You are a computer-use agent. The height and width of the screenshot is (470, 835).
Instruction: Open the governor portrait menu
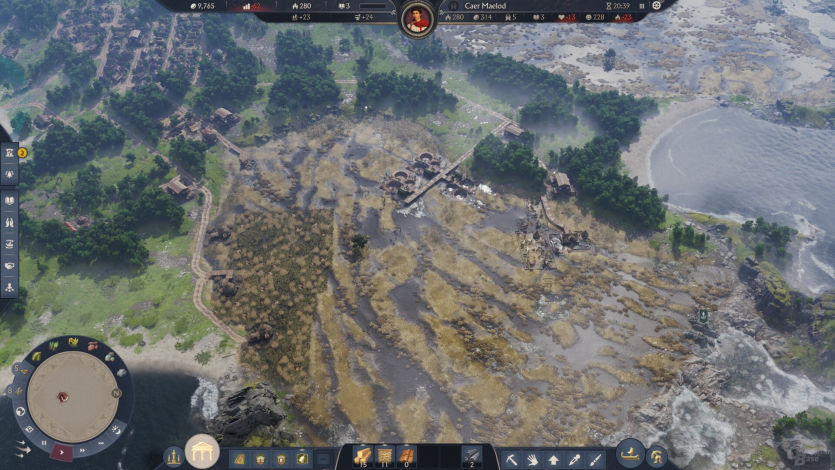click(417, 18)
